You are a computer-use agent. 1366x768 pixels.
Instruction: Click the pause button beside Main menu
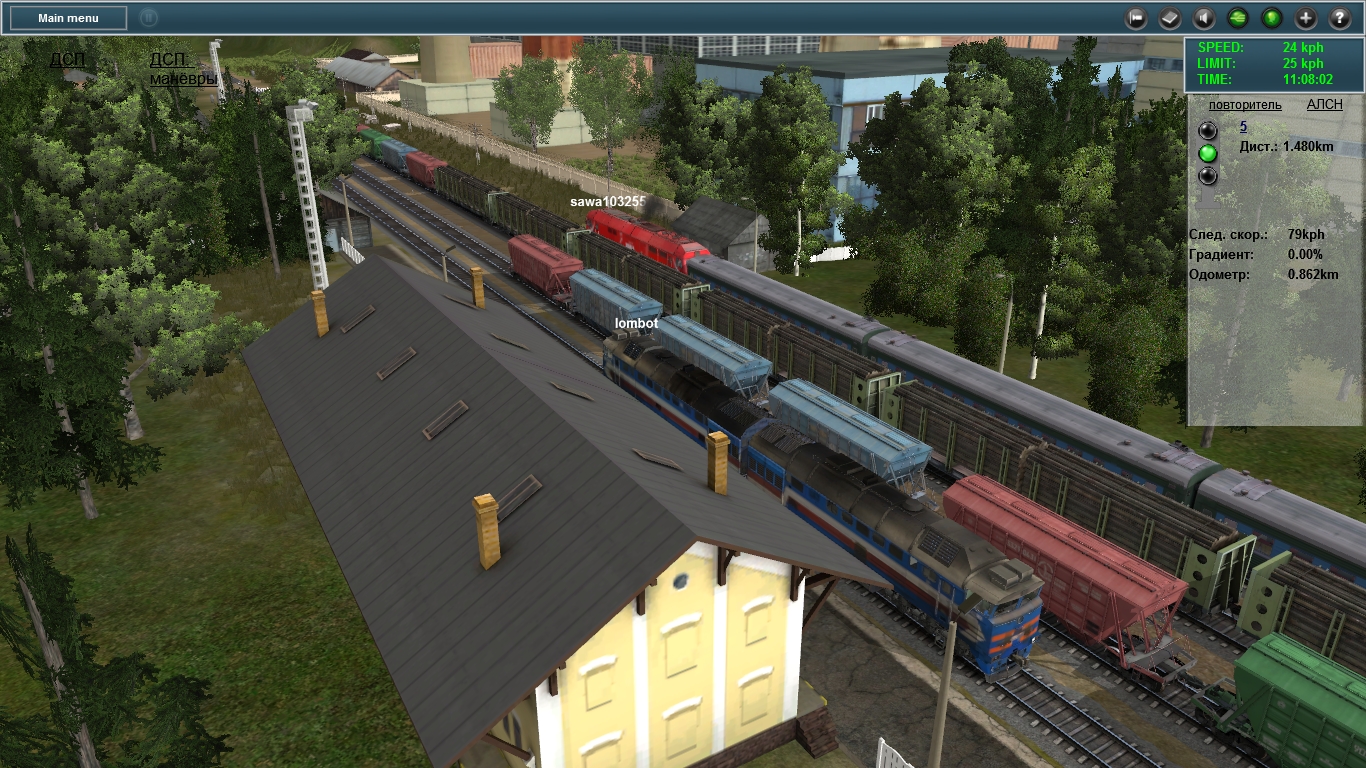point(148,18)
